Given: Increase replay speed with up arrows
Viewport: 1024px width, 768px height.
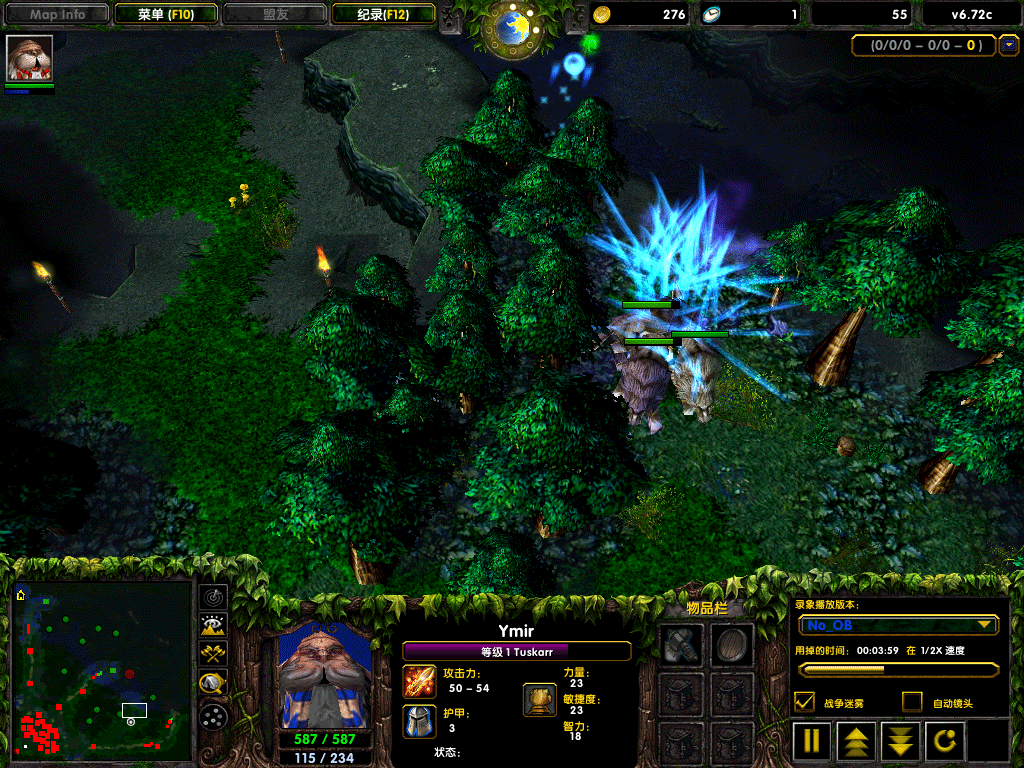Looking at the screenshot, I should click(857, 741).
